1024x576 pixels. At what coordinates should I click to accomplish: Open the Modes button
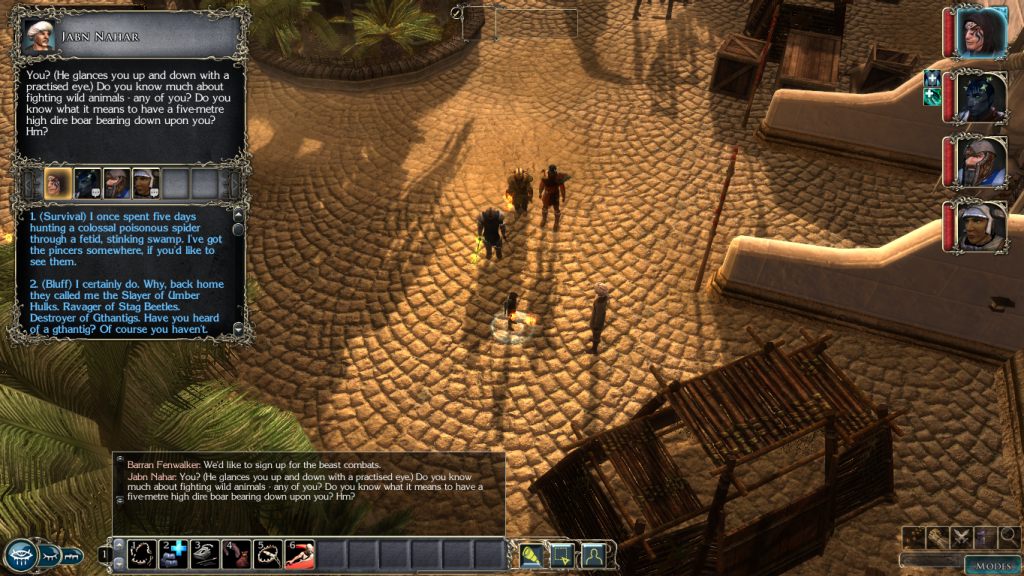(x=993, y=567)
